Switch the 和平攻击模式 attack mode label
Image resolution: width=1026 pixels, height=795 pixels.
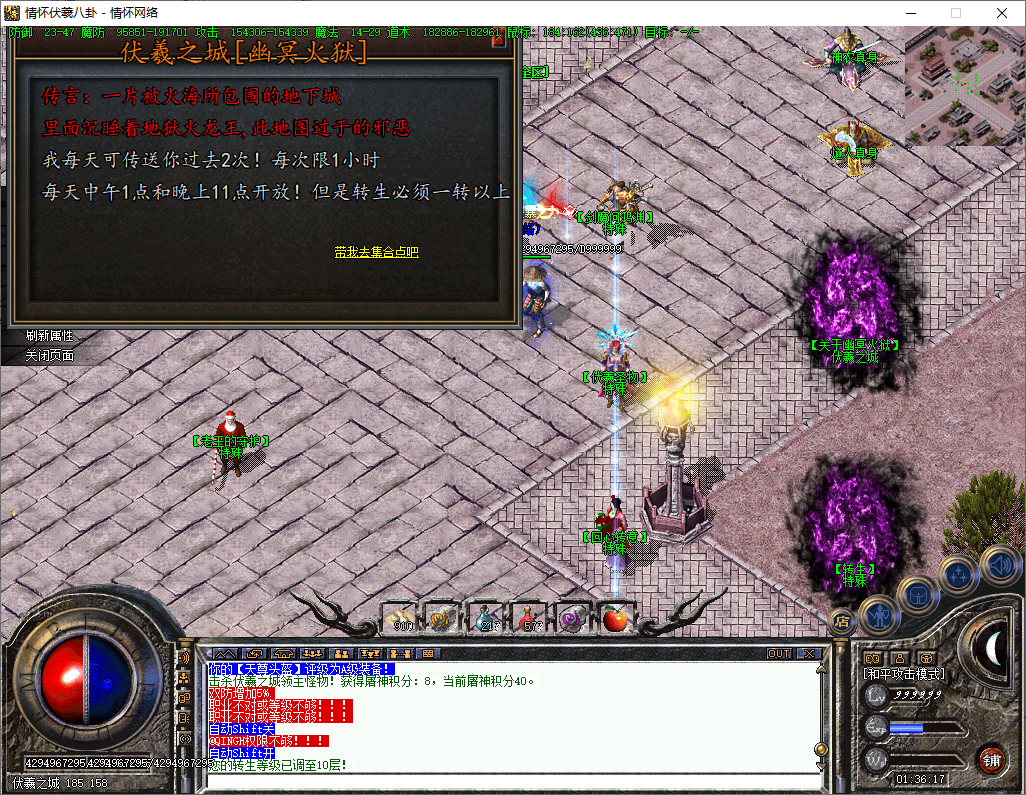click(x=905, y=675)
